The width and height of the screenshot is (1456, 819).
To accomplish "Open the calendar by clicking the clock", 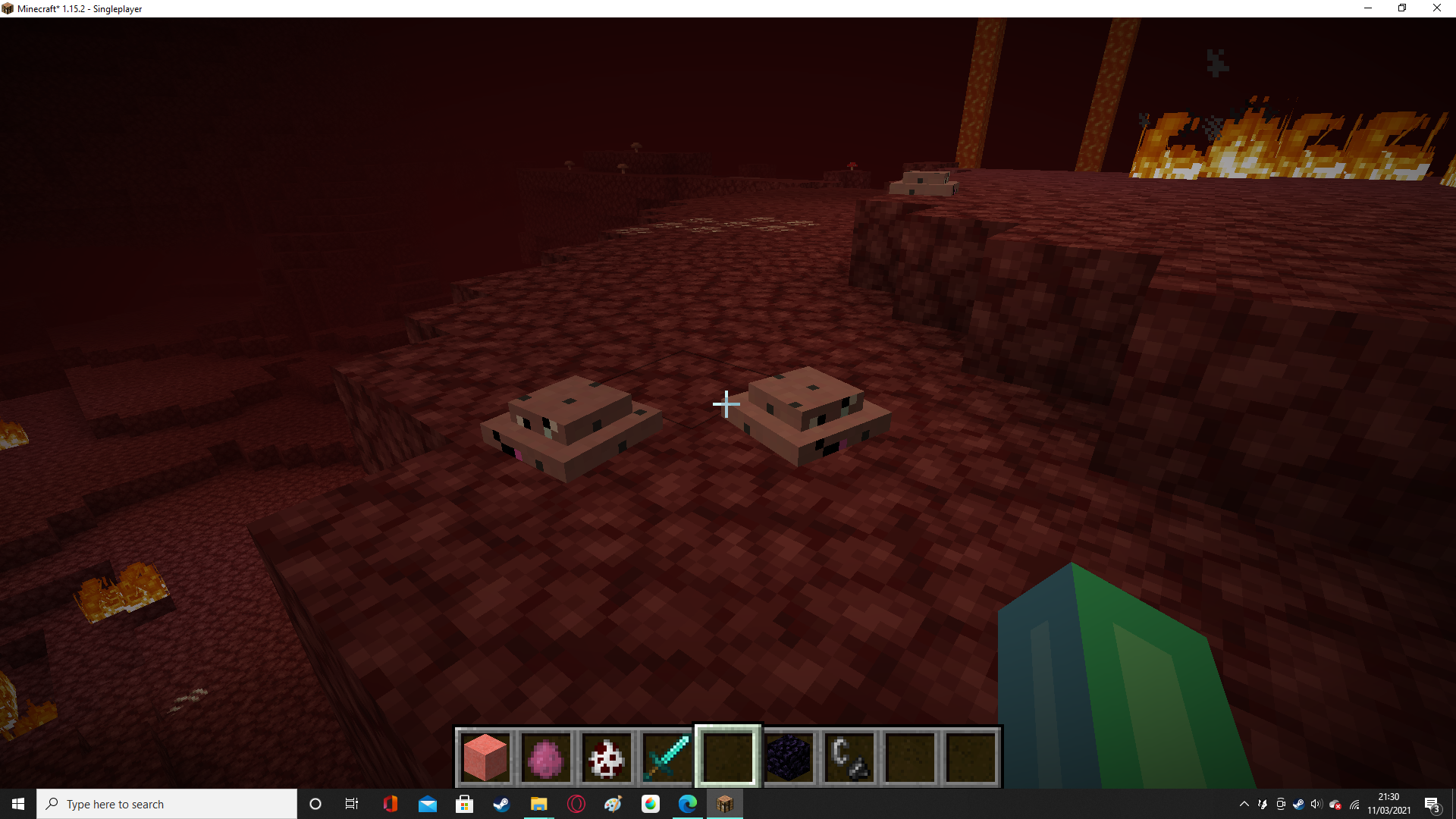I will pos(1388,804).
